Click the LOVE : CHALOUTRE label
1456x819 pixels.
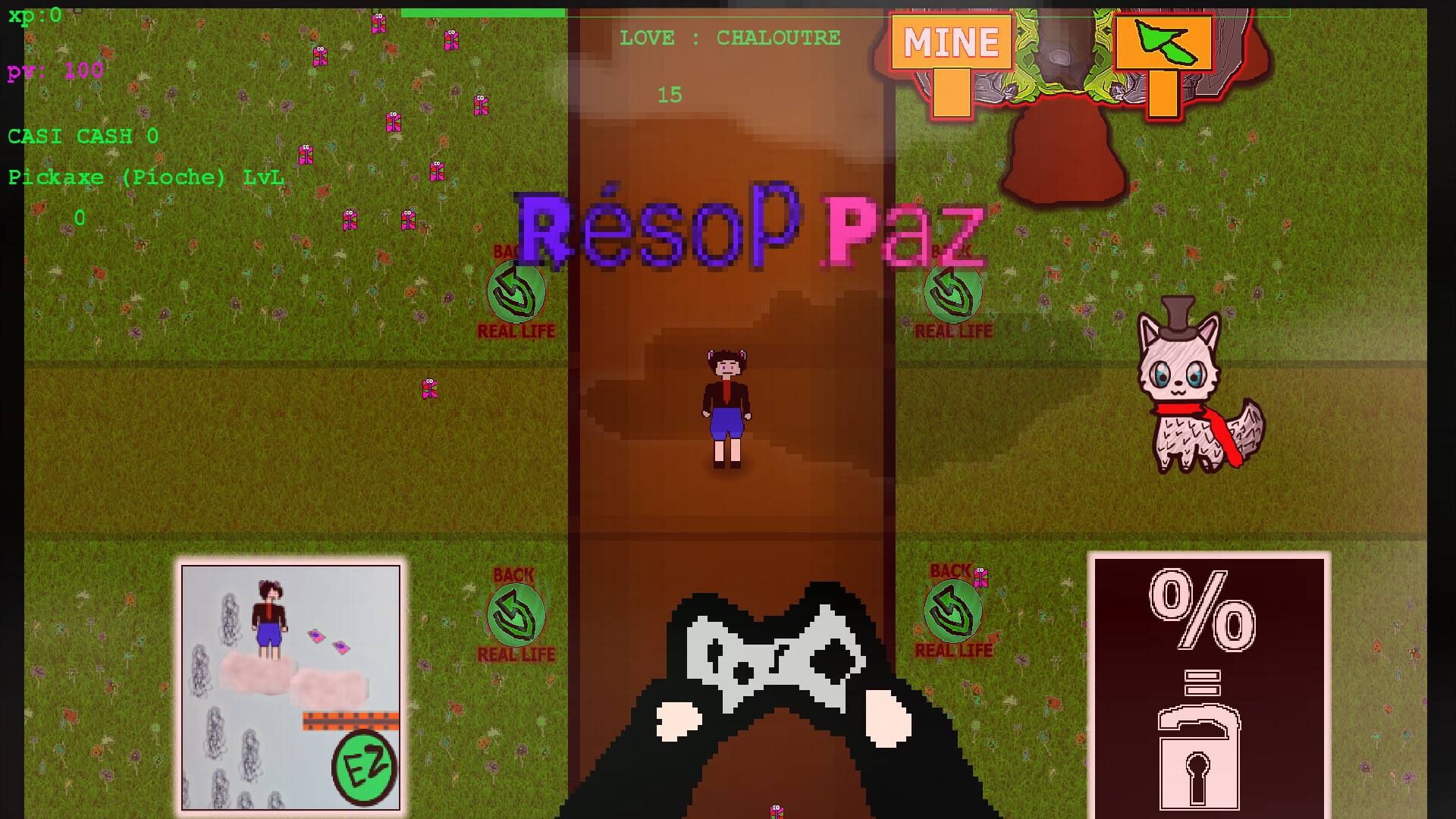[730, 37]
